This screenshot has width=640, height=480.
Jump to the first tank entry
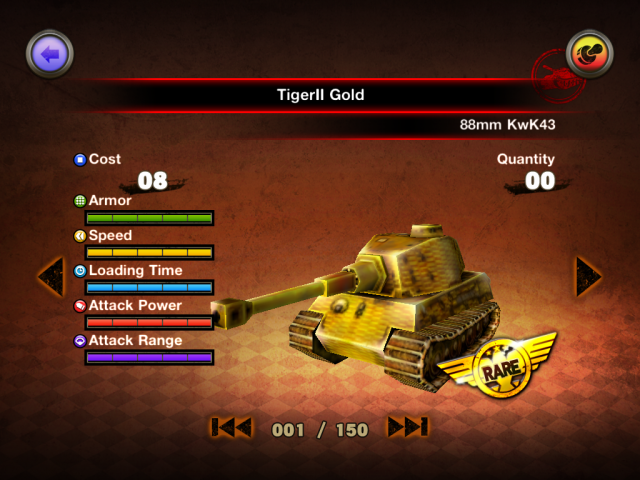pyautogui.click(x=231, y=428)
